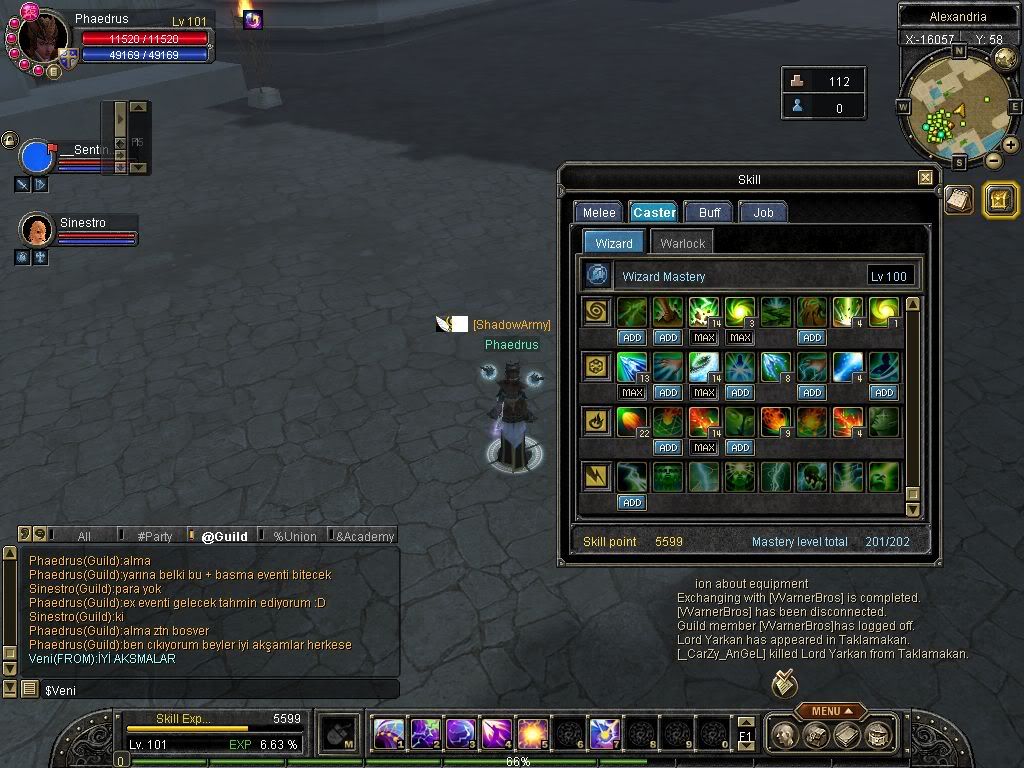Open the @Guild chat tab
Image resolution: width=1024 pixels, height=768 pixels.
(x=224, y=536)
